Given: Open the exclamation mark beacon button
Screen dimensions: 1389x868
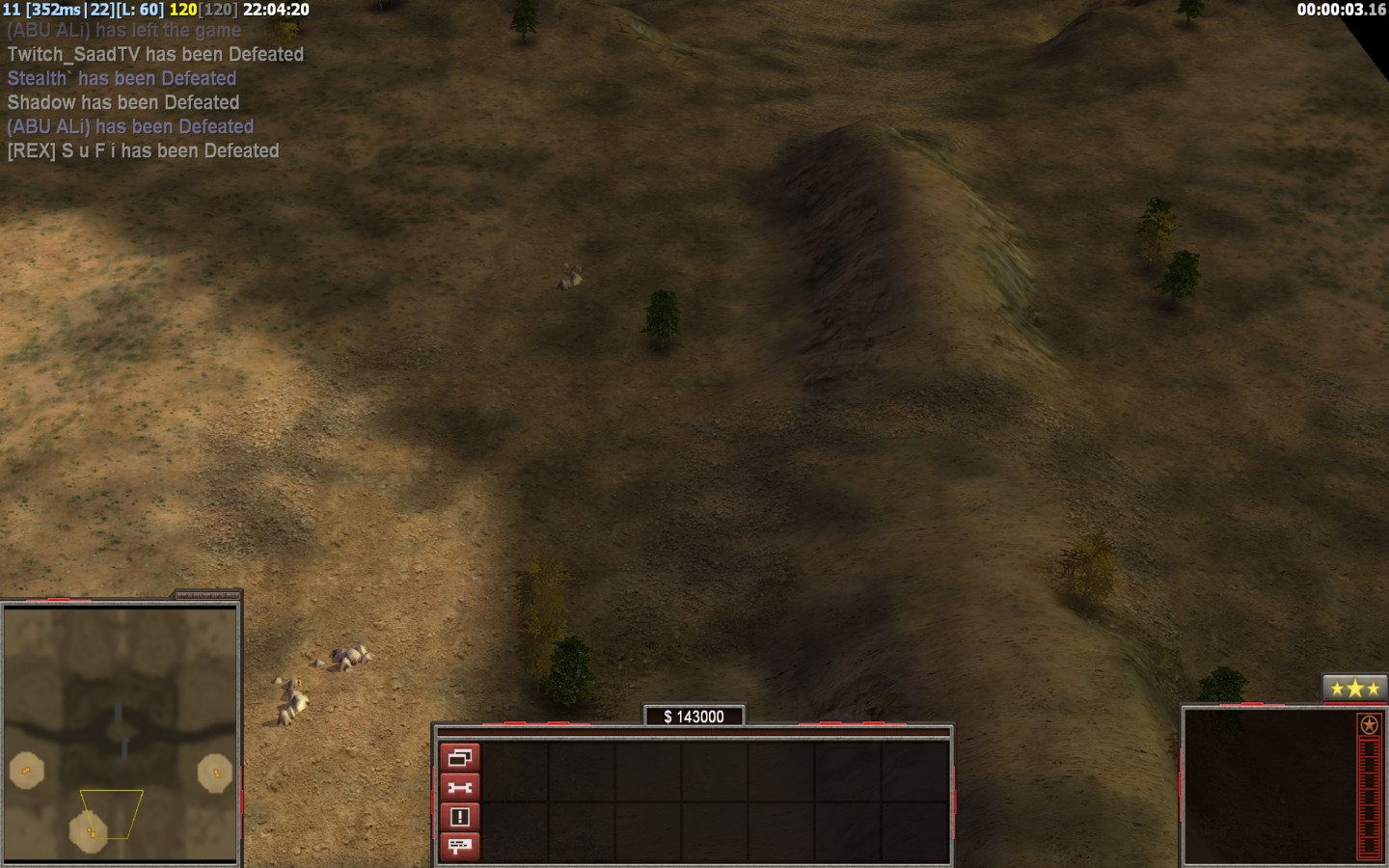Looking at the screenshot, I should (x=459, y=817).
